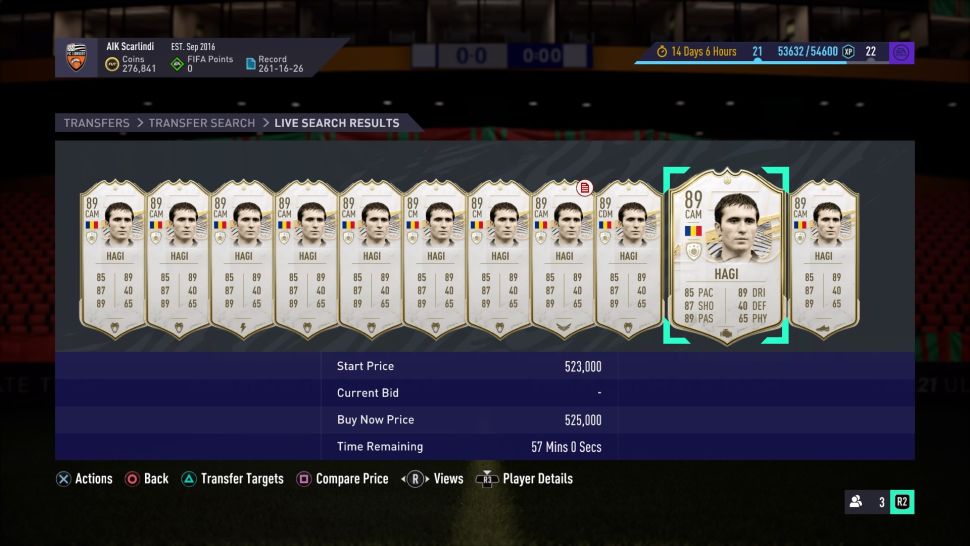970x546 pixels.
Task: Open the AIK Scarlindi club crest
Action: pyautogui.click(x=76, y=58)
